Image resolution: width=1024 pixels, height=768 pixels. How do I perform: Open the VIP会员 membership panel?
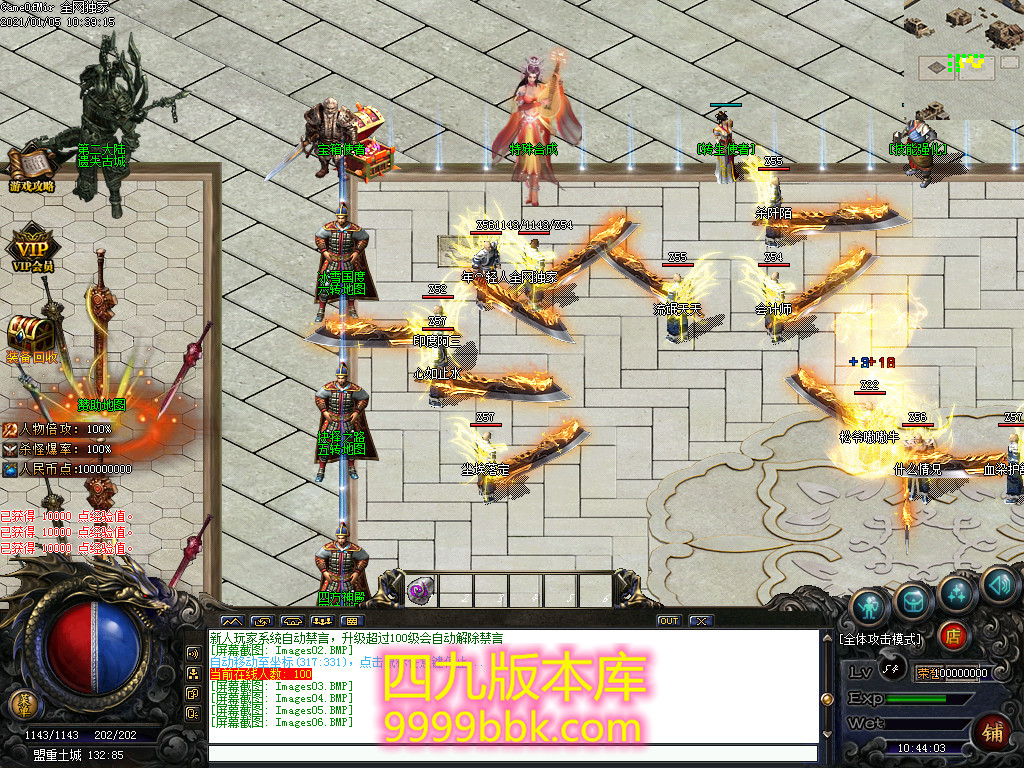pos(31,249)
